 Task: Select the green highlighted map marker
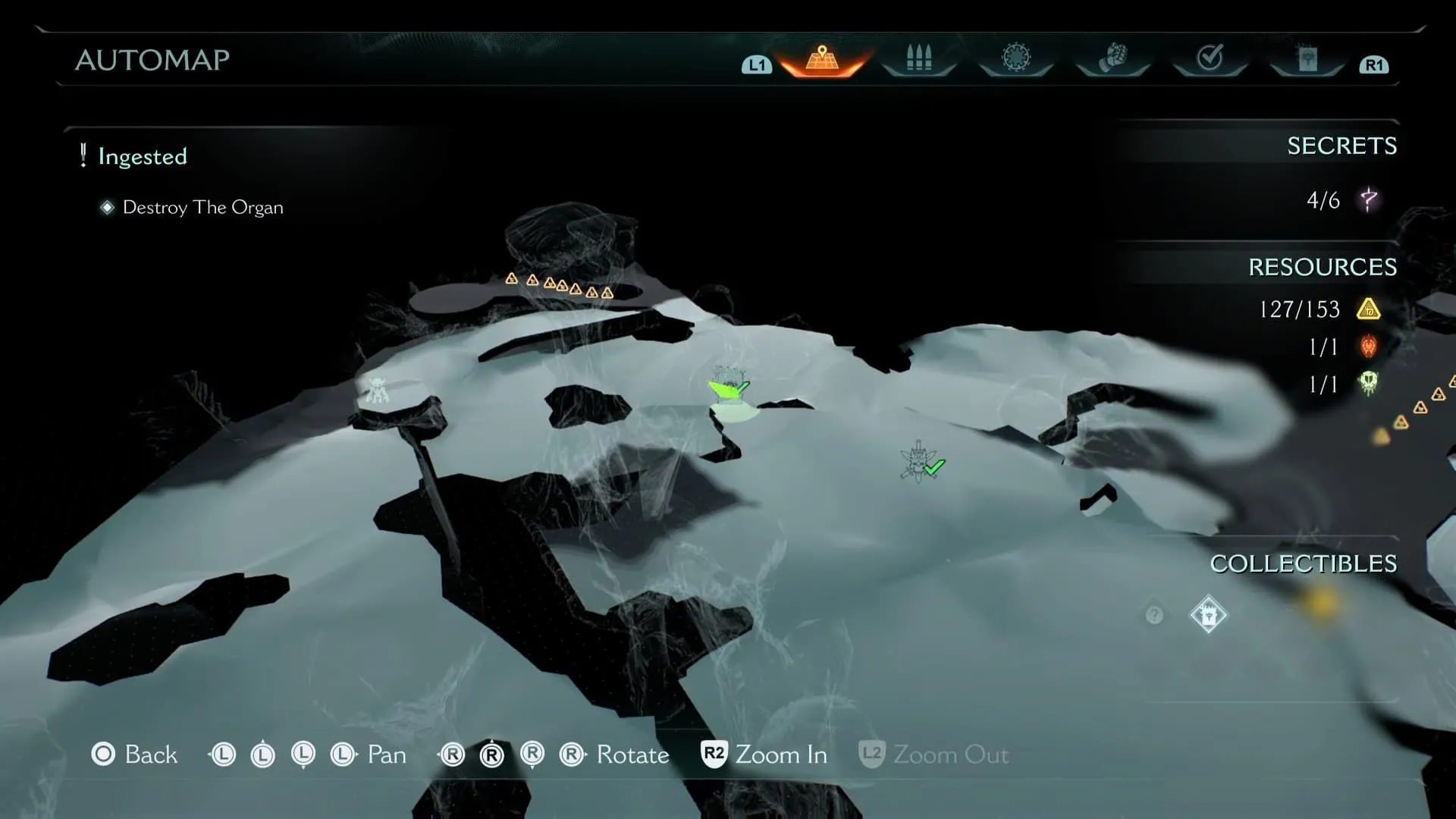click(728, 385)
